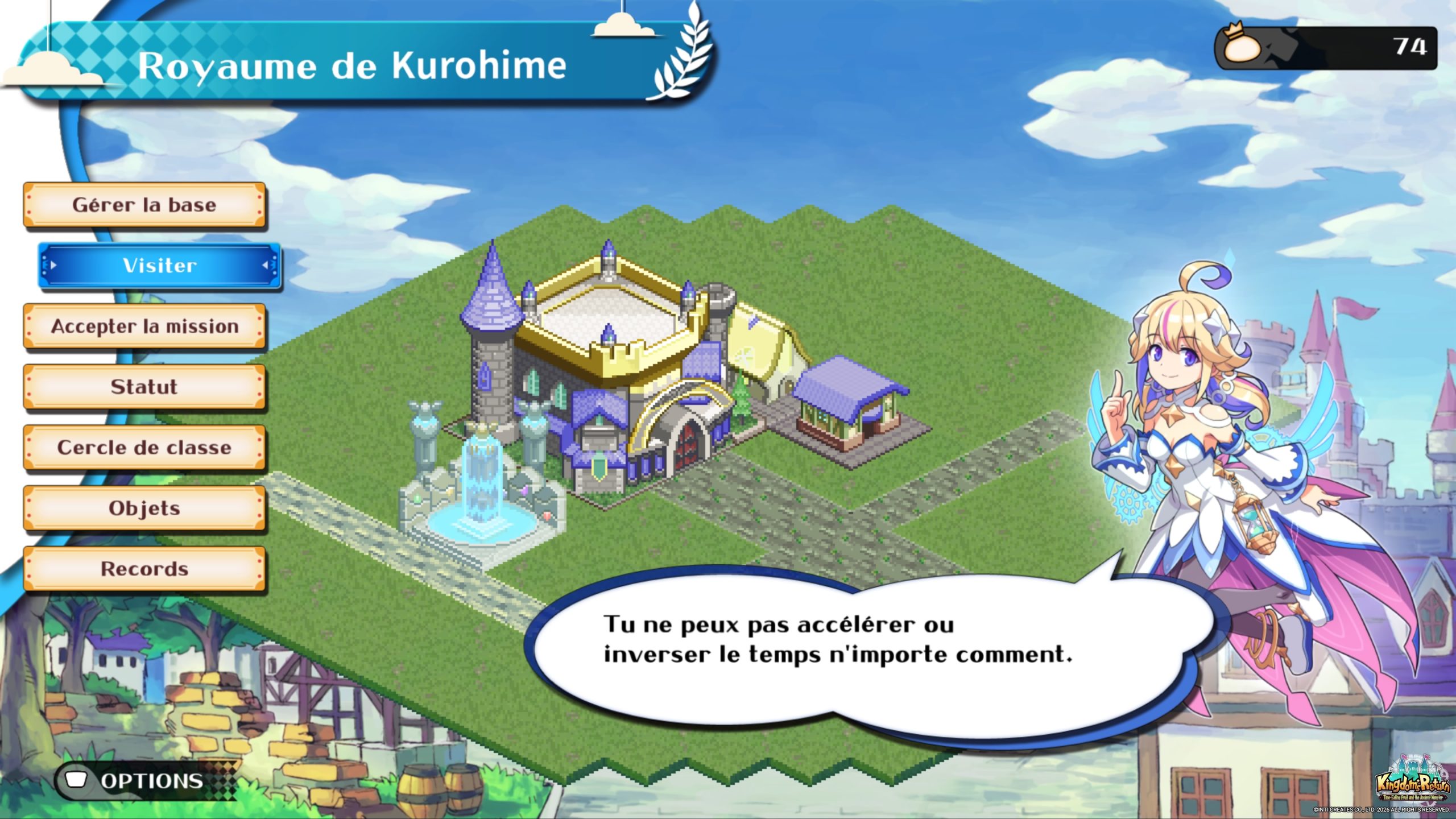Image resolution: width=1456 pixels, height=819 pixels.
Task: Show the Objets inventory
Action: coord(144,508)
